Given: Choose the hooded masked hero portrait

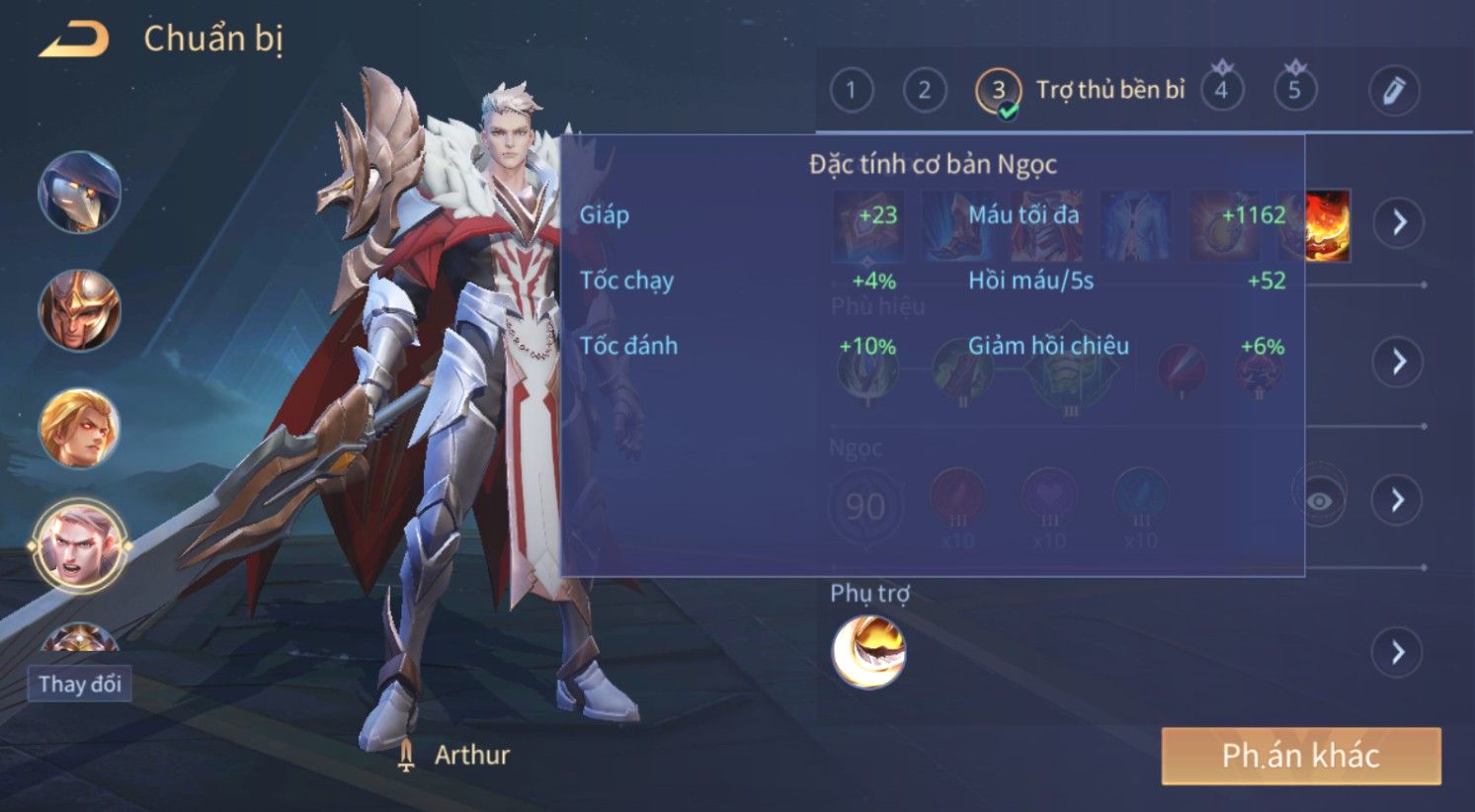Looking at the screenshot, I should click(x=79, y=193).
